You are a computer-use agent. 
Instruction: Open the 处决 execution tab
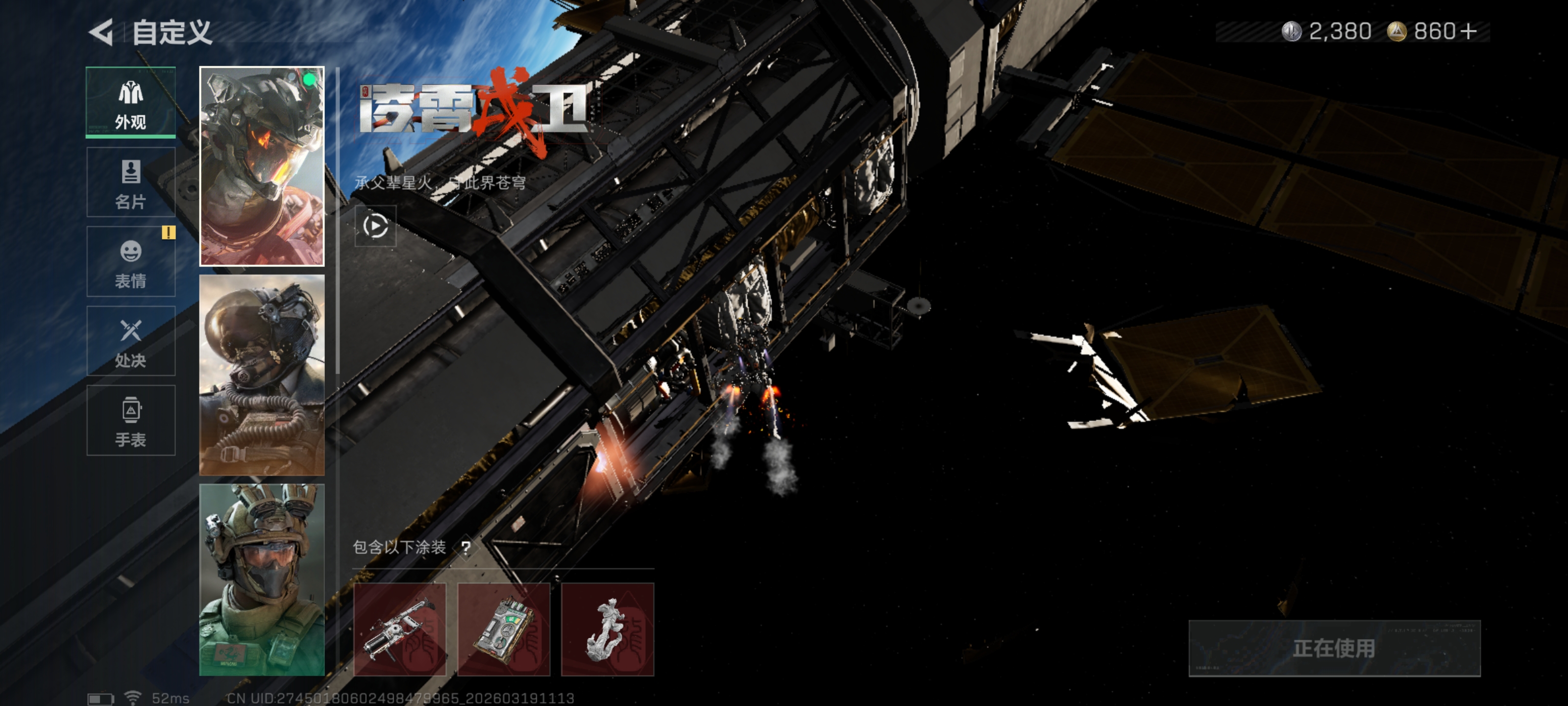(x=131, y=341)
